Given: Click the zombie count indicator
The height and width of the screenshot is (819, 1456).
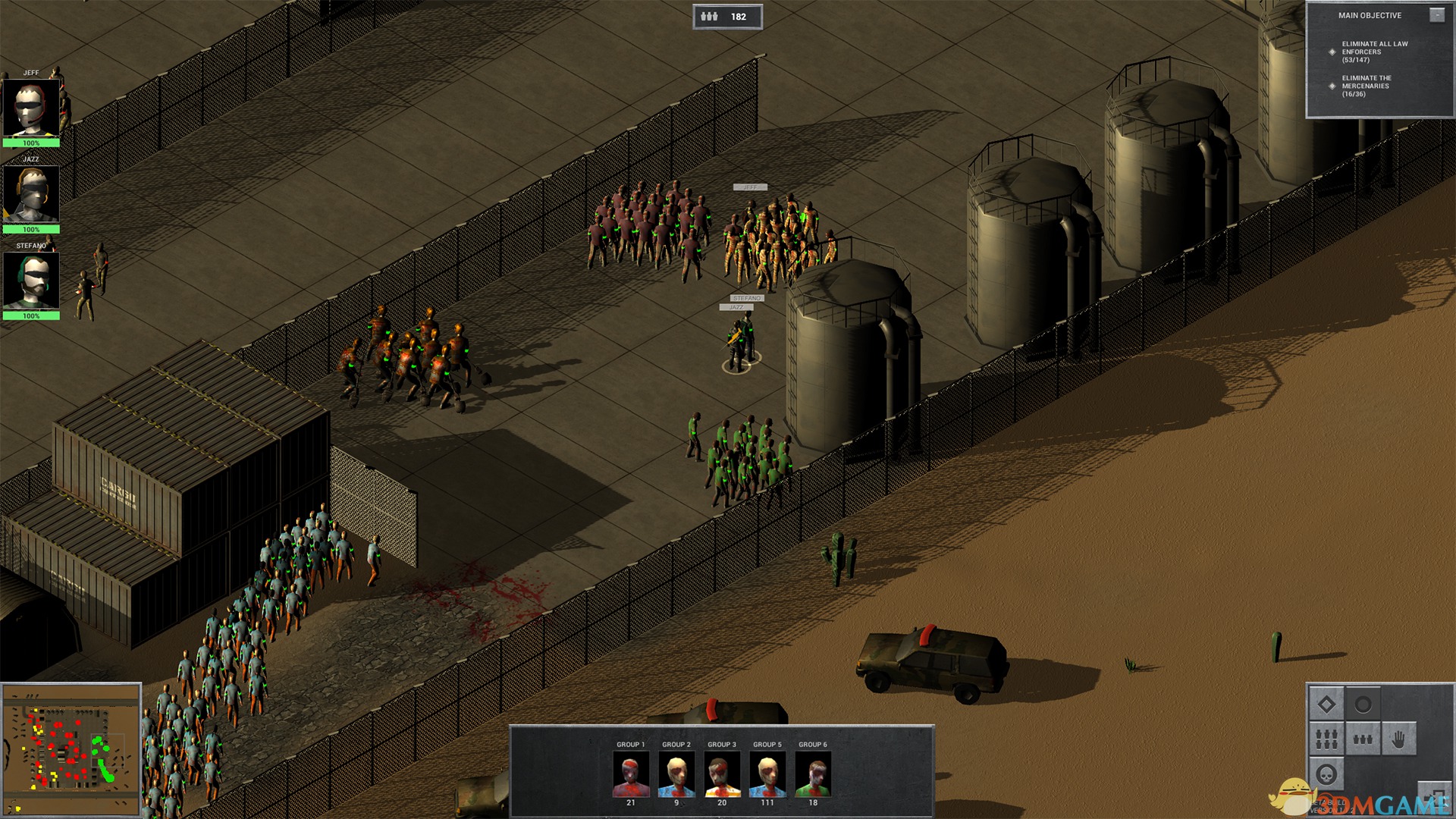Looking at the screenshot, I should [x=727, y=17].
